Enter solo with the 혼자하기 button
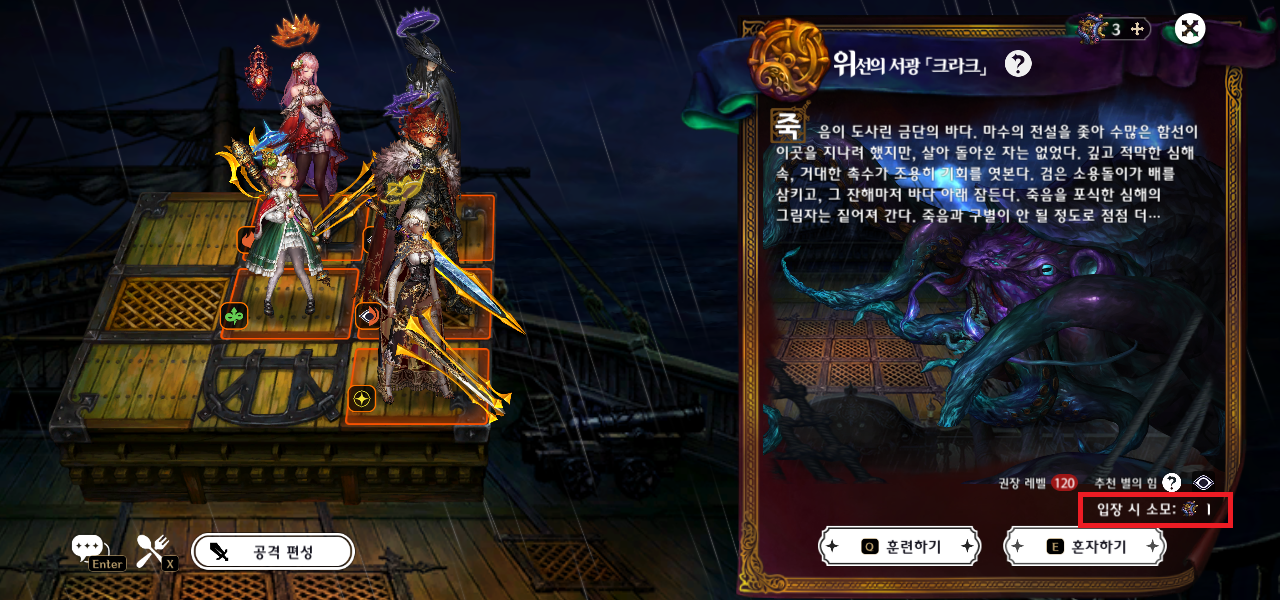Screen dimensions: 1280x600 (1084, 547)
